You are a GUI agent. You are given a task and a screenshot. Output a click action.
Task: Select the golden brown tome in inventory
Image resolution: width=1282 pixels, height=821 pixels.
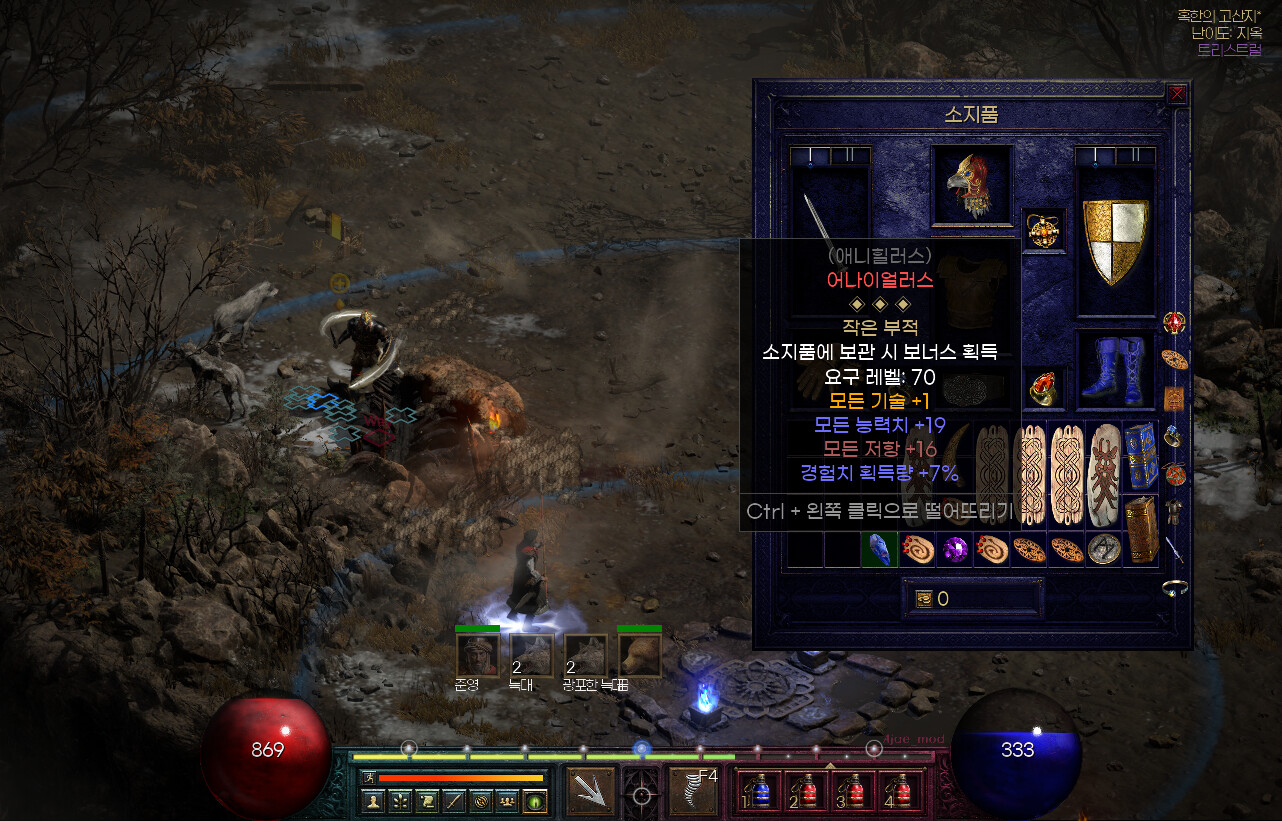point(1140,529)
